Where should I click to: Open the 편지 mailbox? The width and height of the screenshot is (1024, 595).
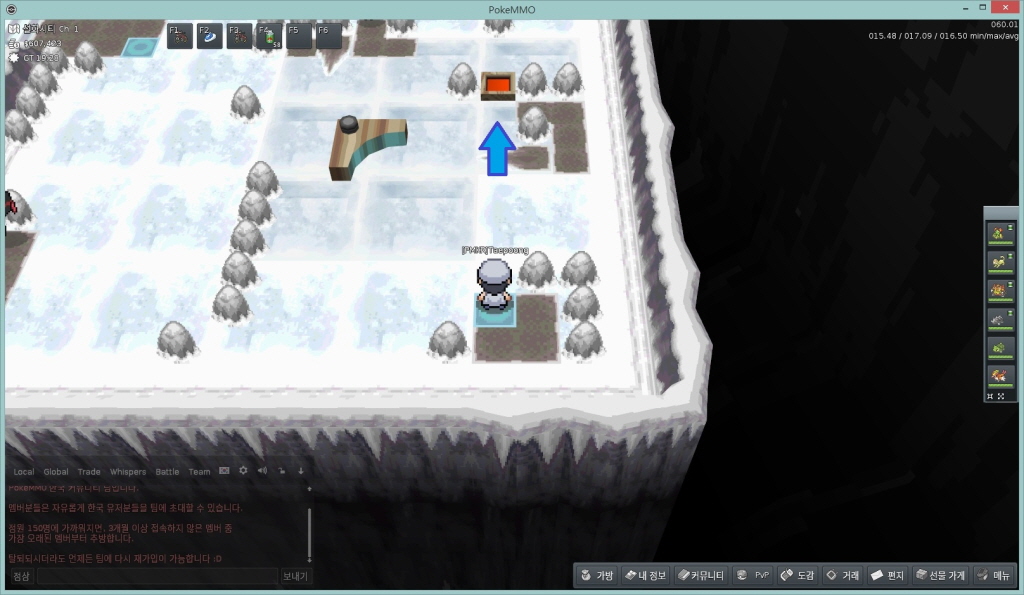[x=887, y=575]
